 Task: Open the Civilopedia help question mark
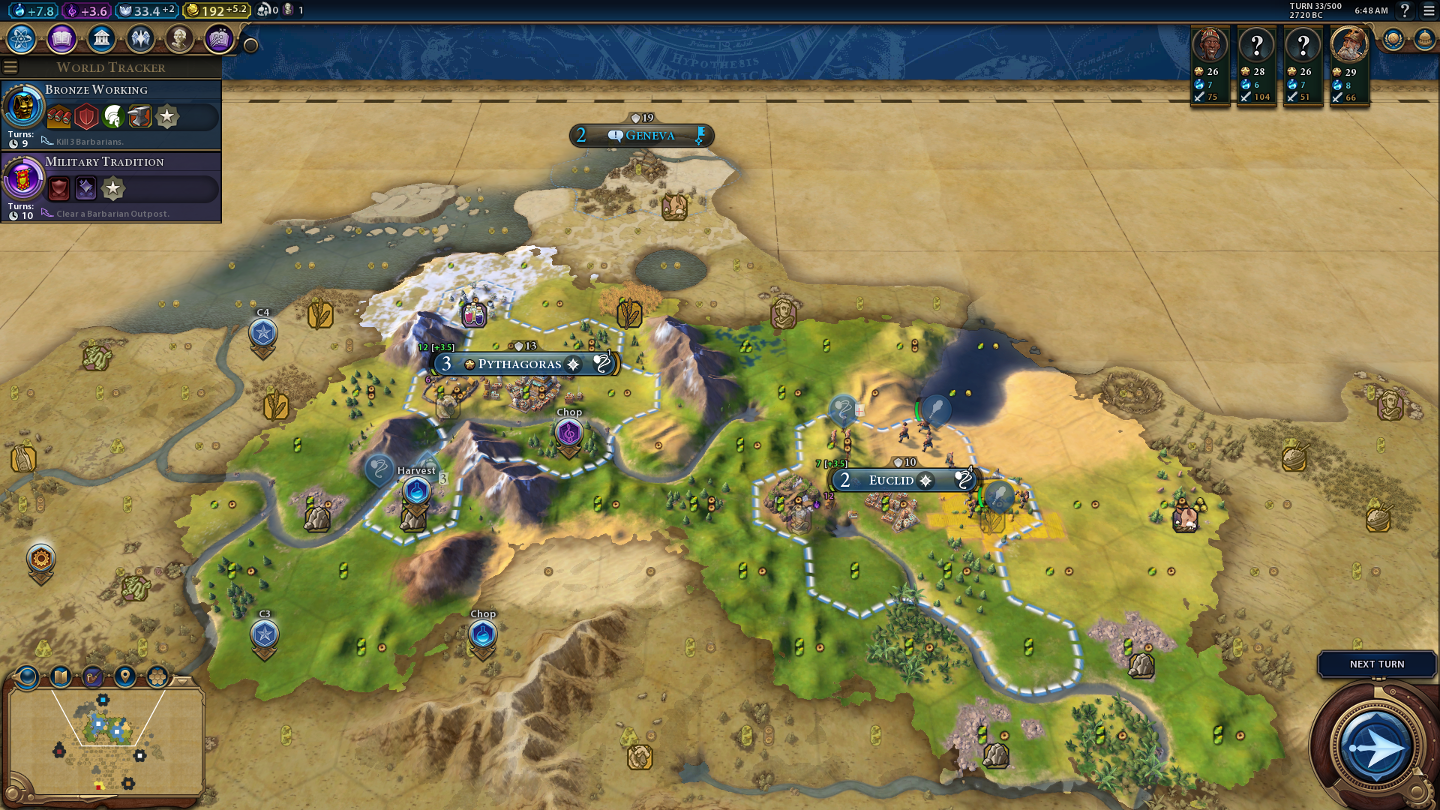point(1404,10)
